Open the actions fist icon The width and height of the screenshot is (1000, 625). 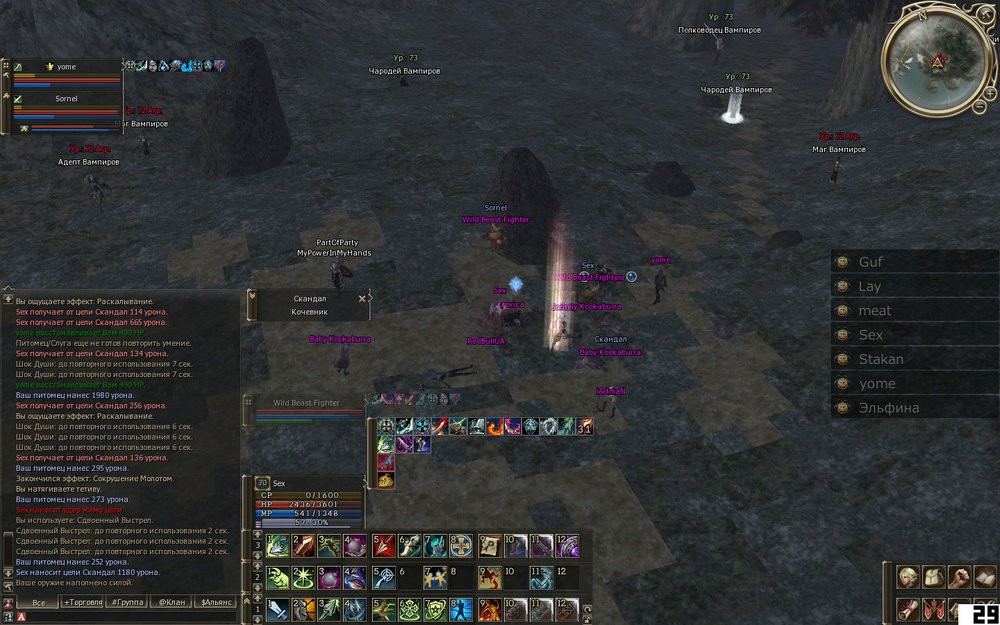pyautogui.click(x=958, y=577)
